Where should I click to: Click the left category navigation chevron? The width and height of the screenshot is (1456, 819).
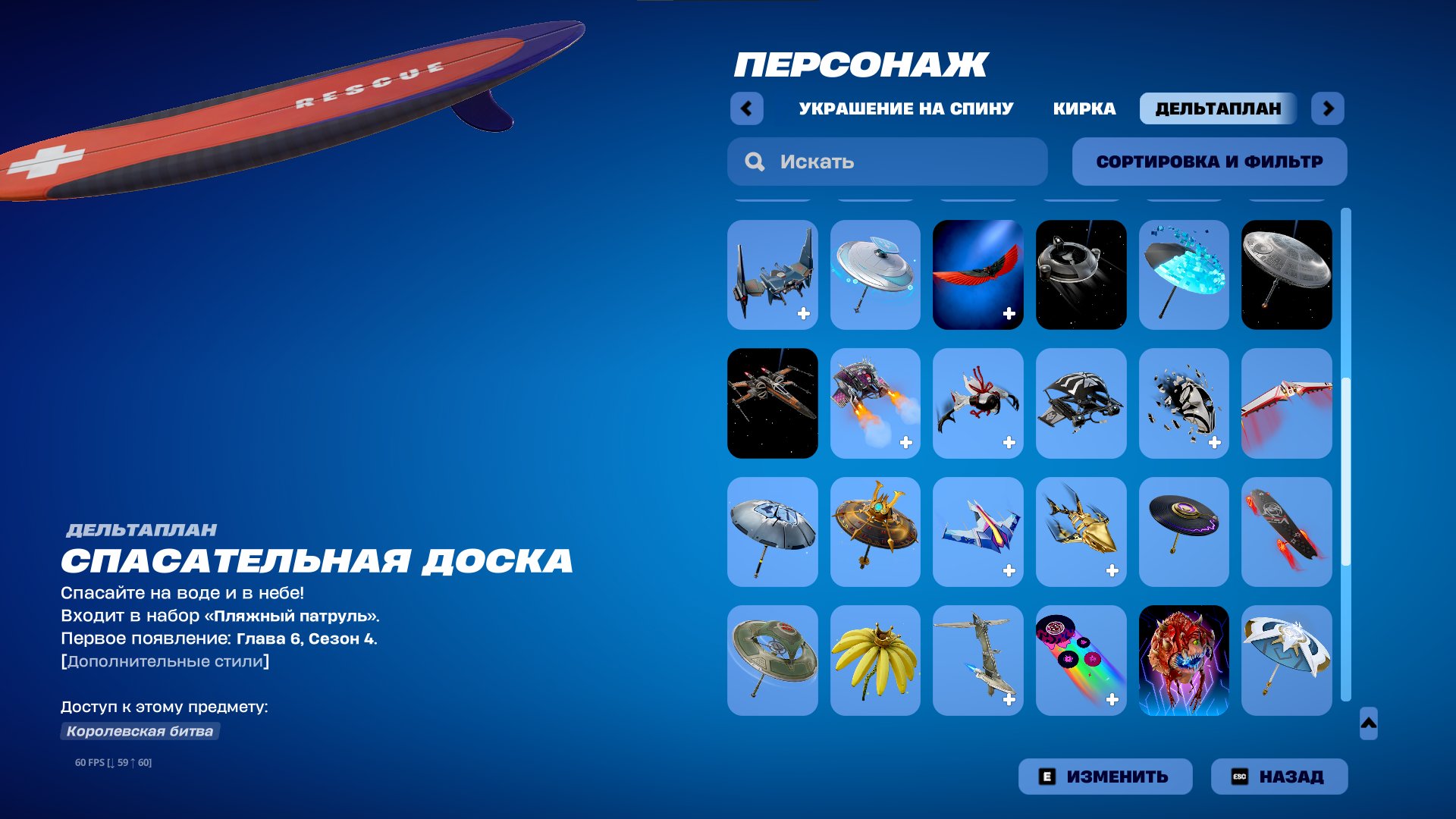[x=747, y=108]
